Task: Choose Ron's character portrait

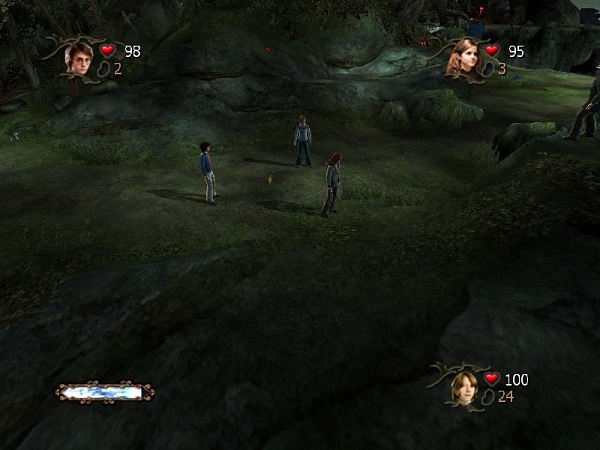Action: pos(463,385)
